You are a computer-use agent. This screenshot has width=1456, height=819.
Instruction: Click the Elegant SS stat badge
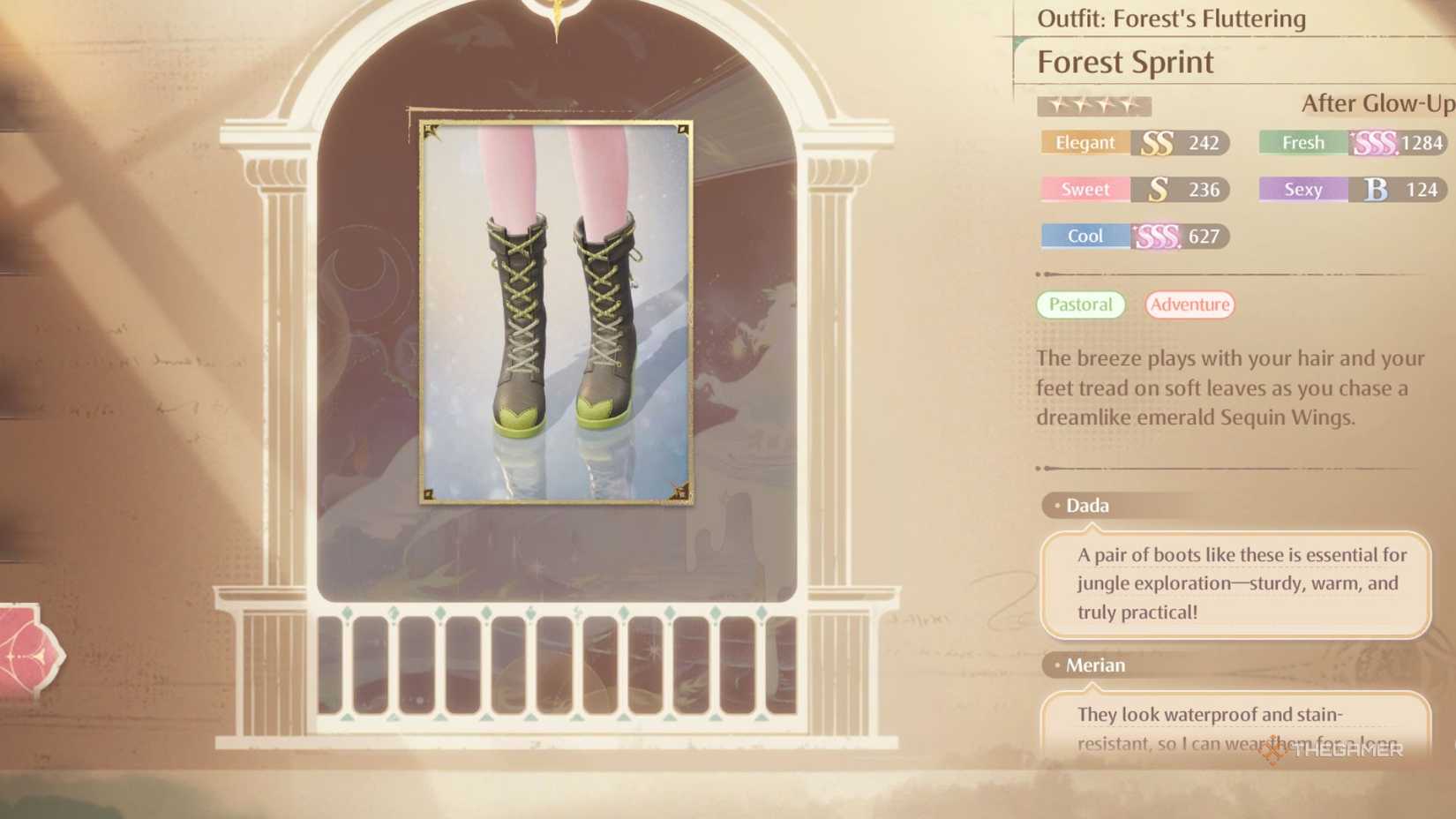[x=1133, y=142]
